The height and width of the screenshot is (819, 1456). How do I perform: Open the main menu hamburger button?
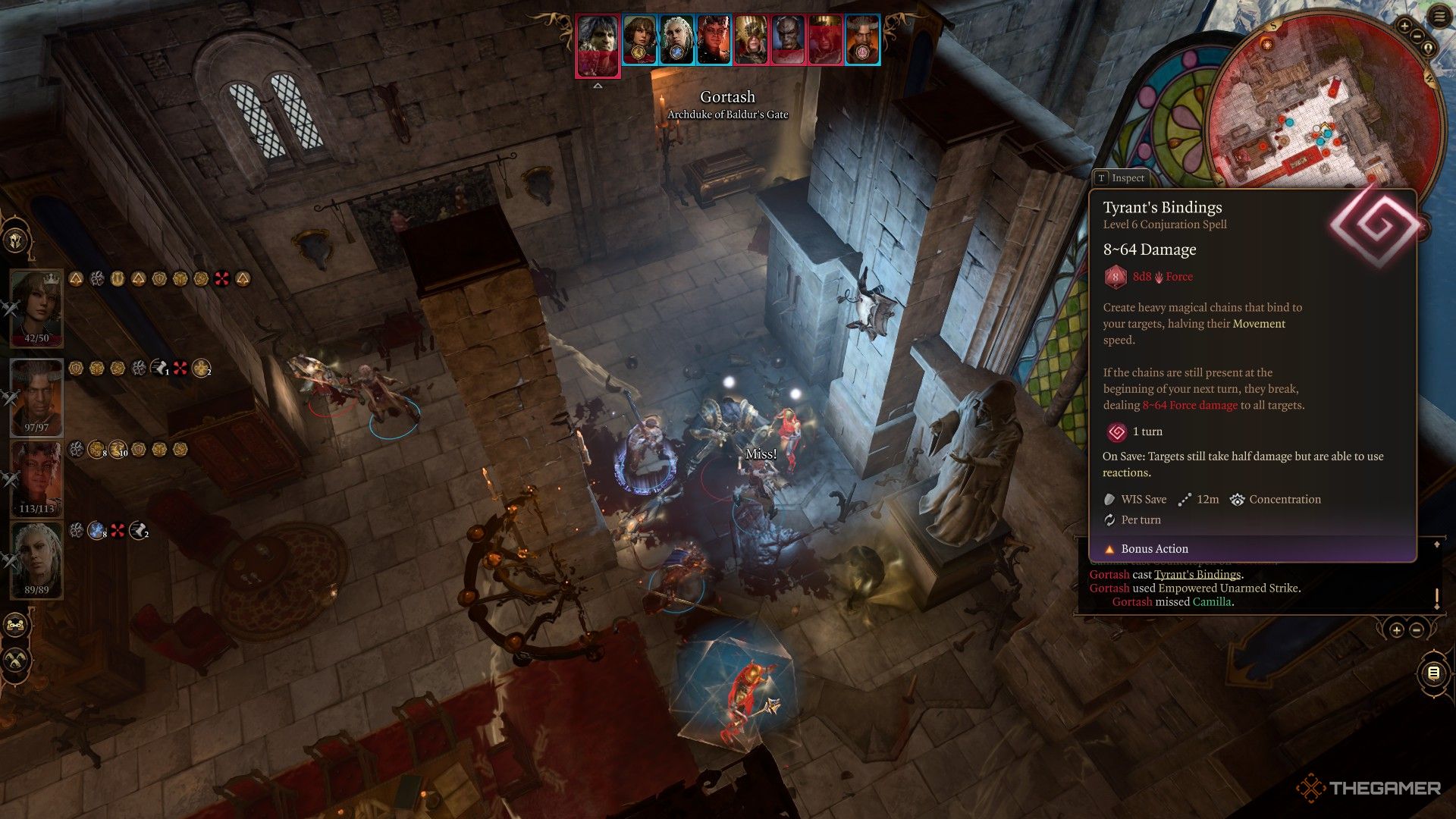pyautogui.click(x=1440, y=16)
